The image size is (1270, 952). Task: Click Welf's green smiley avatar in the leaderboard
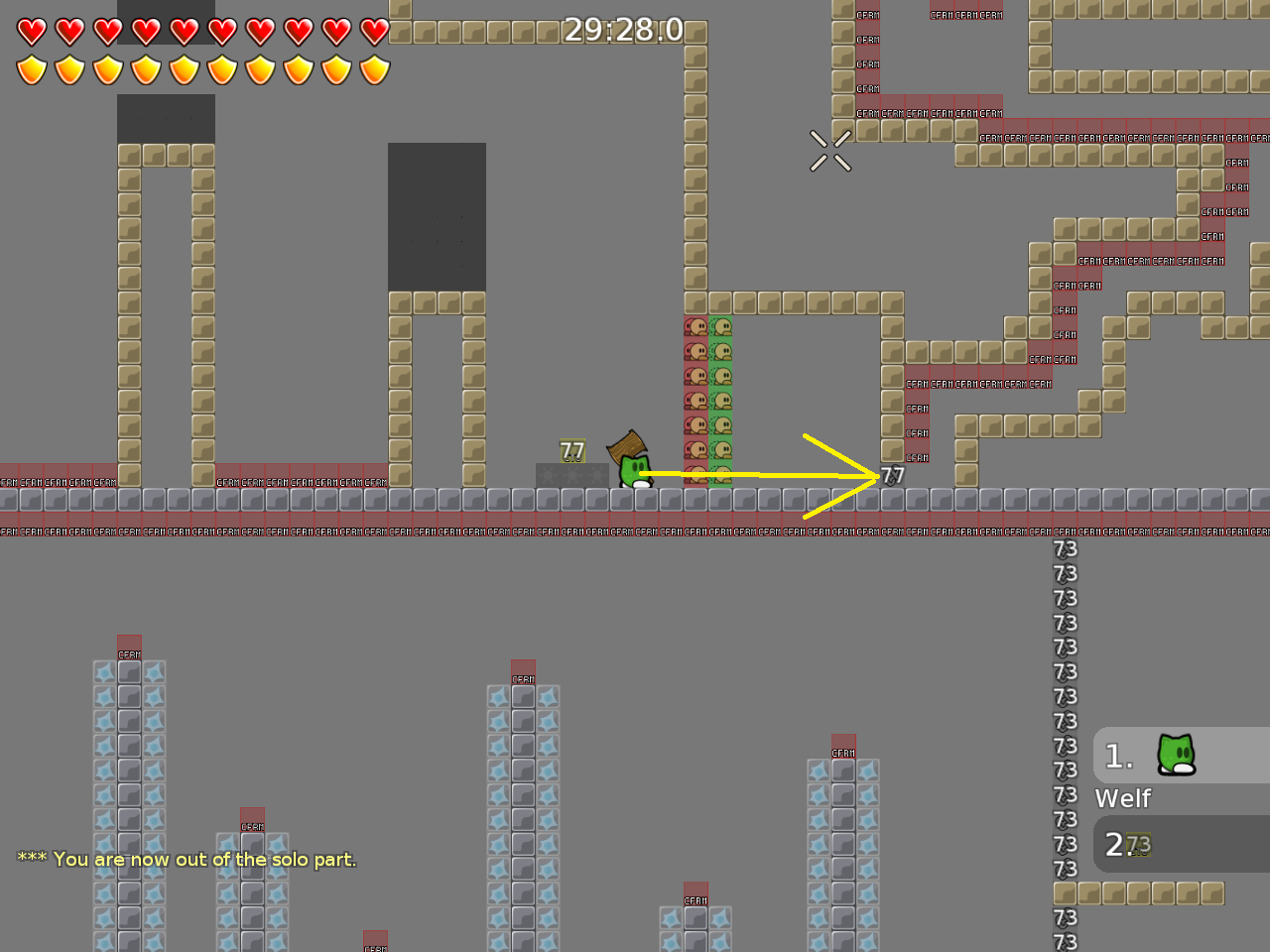coord(1175,755)
